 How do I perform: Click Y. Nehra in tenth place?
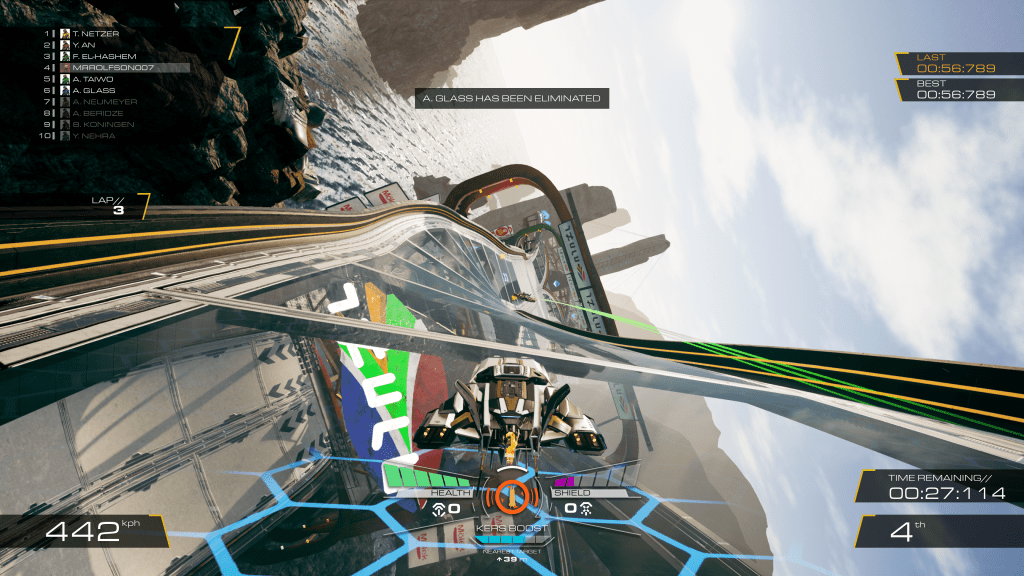91,136
